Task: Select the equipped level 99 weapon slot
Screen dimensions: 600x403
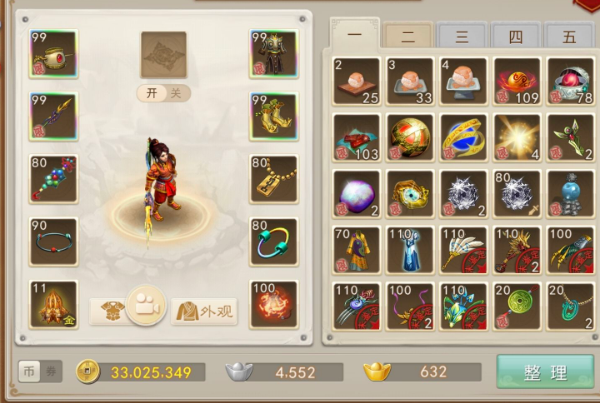Action: point(54,117)
